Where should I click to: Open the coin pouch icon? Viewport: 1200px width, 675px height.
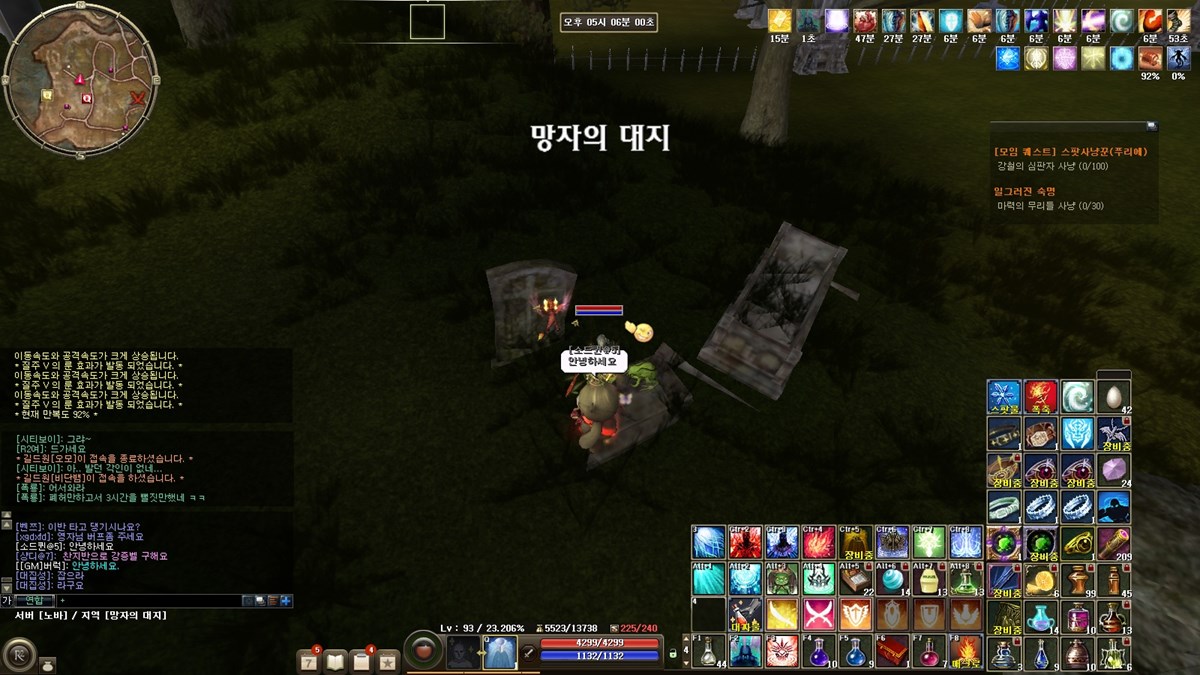click(48, 664)
